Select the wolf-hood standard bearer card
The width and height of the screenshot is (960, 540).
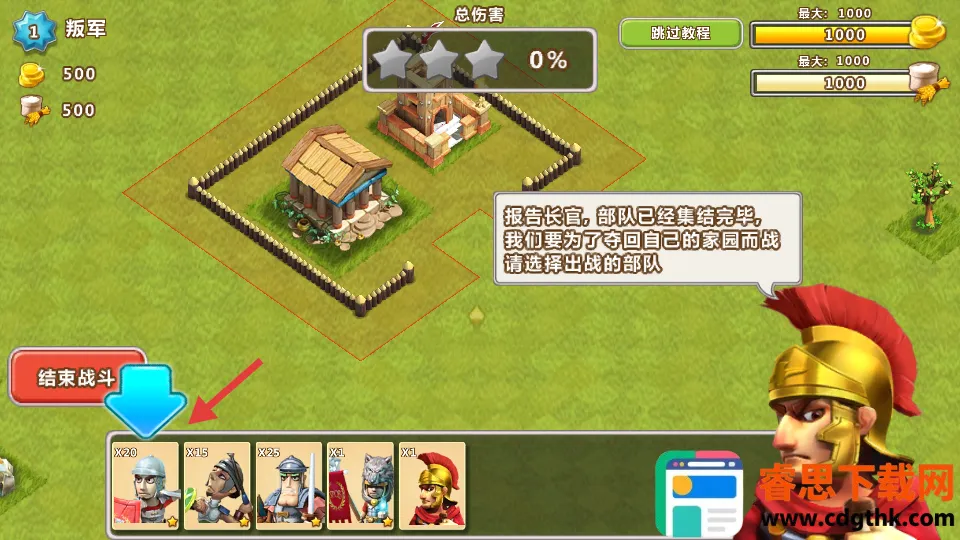[360, 485]
